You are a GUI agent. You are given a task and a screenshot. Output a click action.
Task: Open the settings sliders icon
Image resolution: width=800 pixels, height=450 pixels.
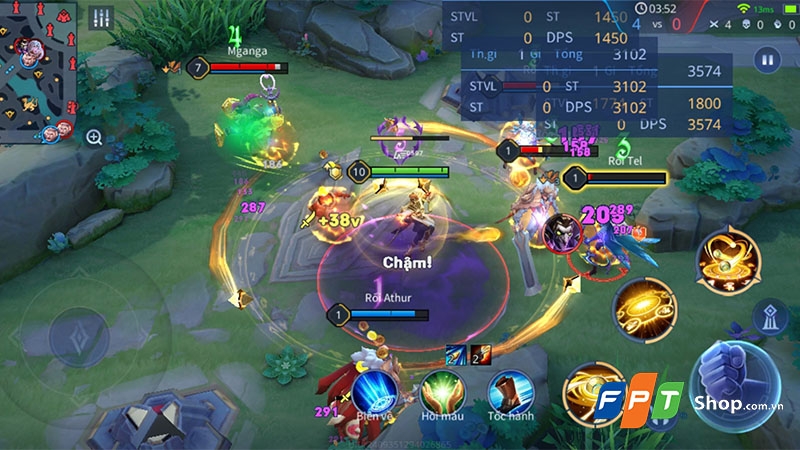click(101, 18)
